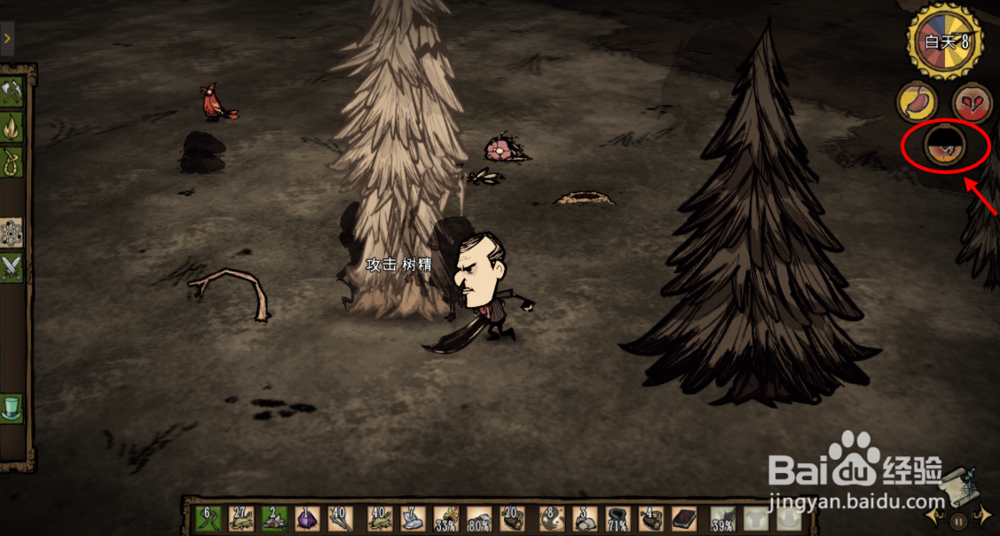Choose the inventory item showing 71% durability
1000x536 pixels.
tap(618, 518)
